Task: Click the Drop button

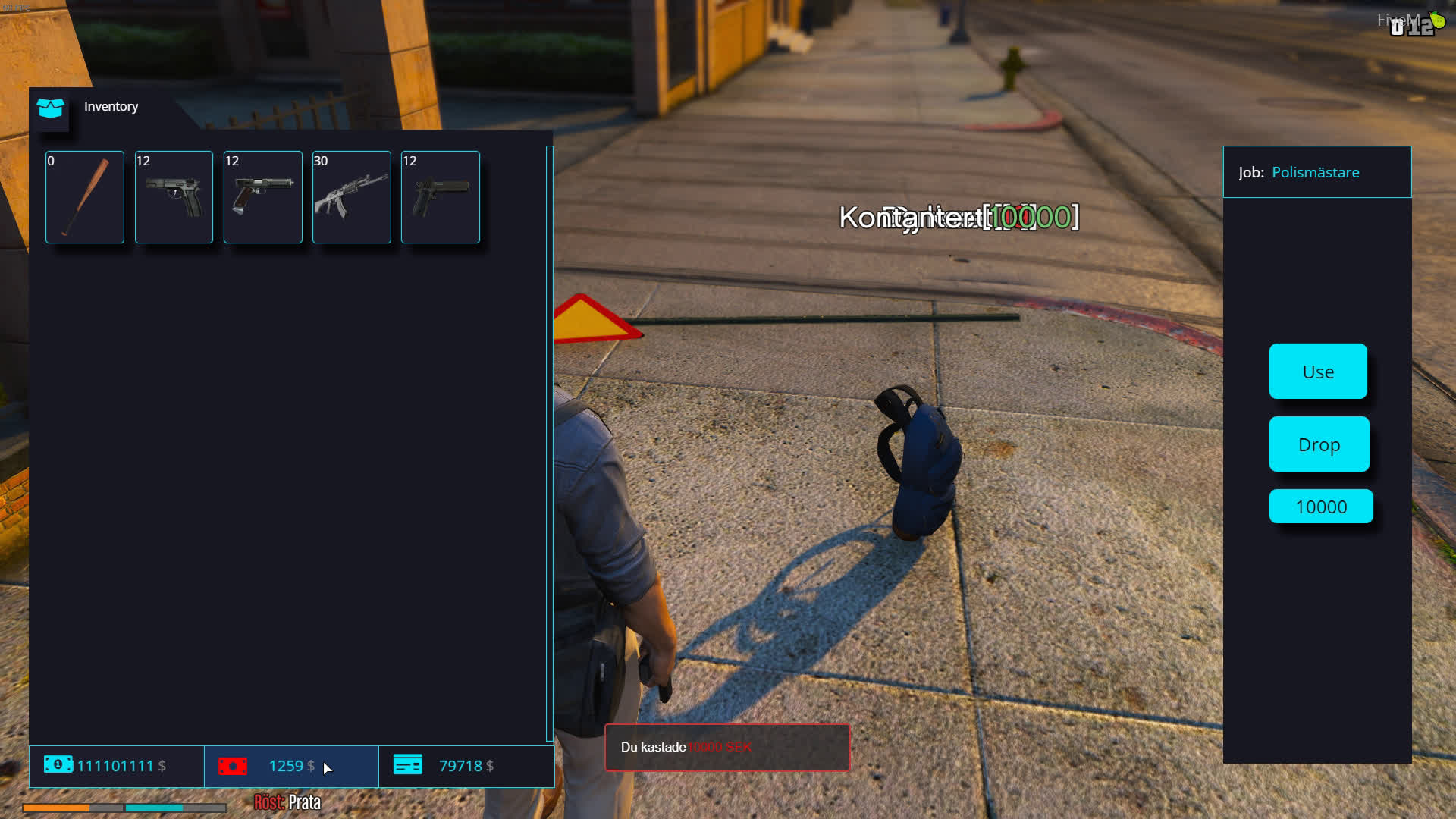Action: pos(1319,444)
